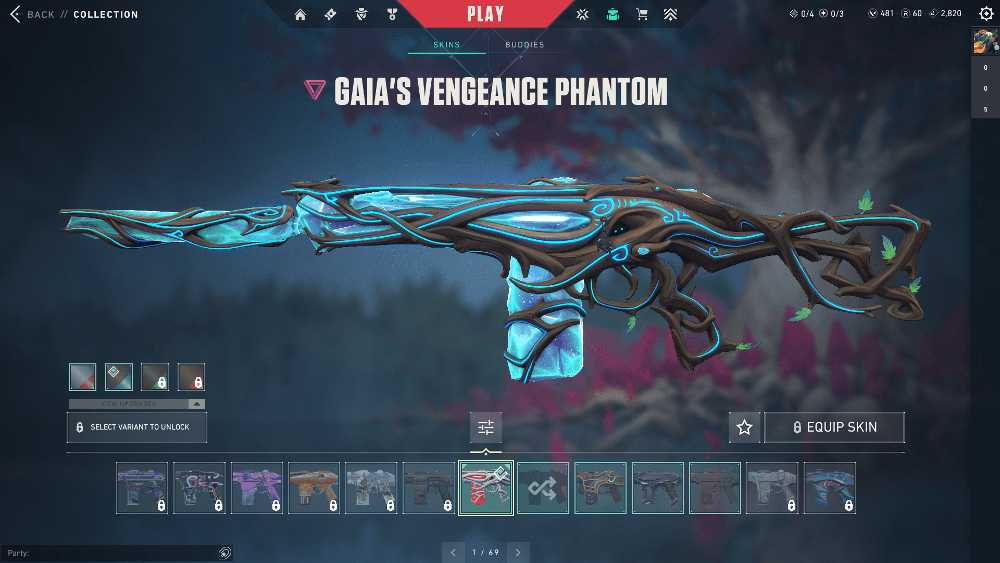Go to the next skin page
Viewport: 1000px width, 563px height.
[518, 552]
